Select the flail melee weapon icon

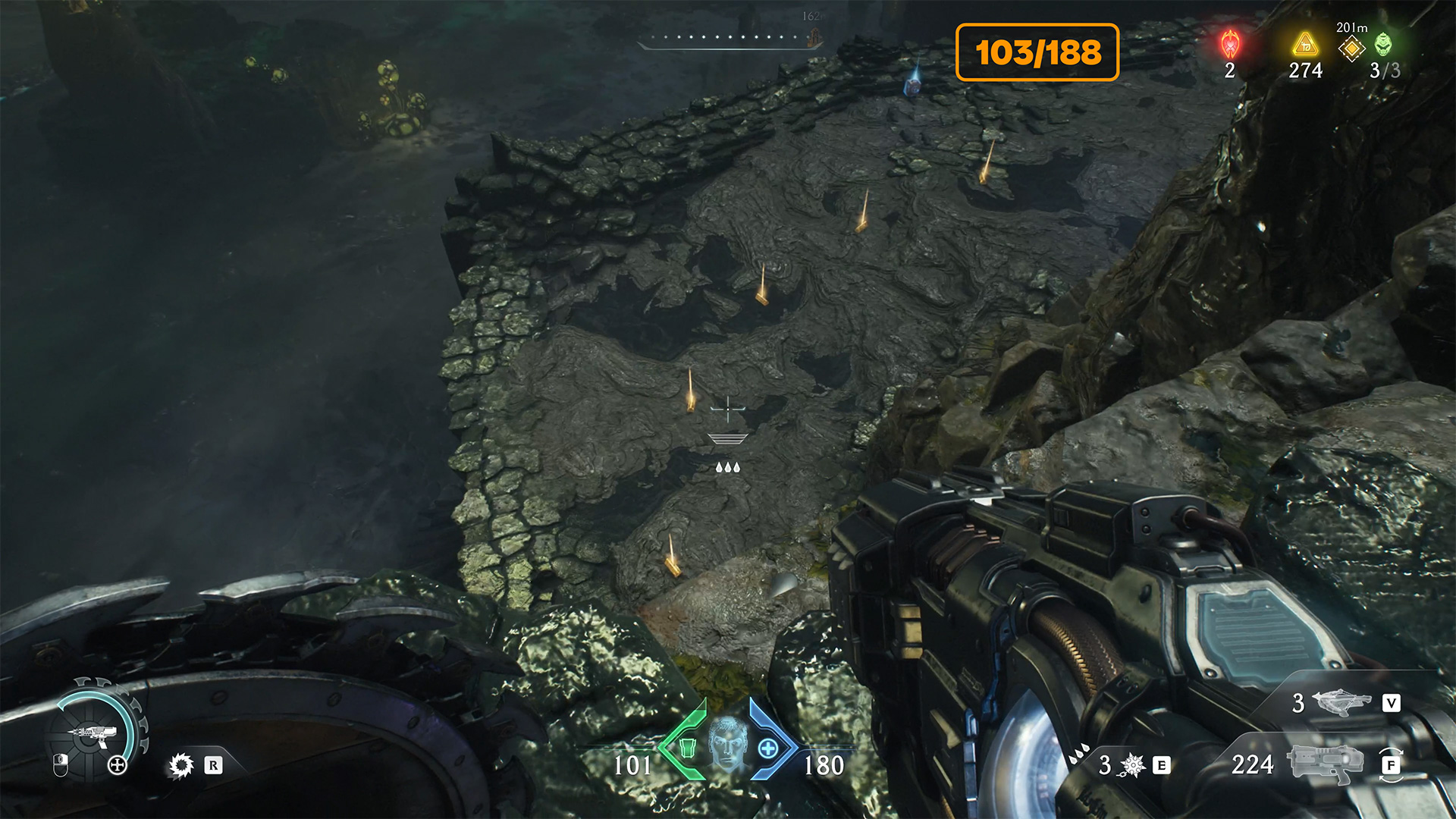(x=1132, y=765)
